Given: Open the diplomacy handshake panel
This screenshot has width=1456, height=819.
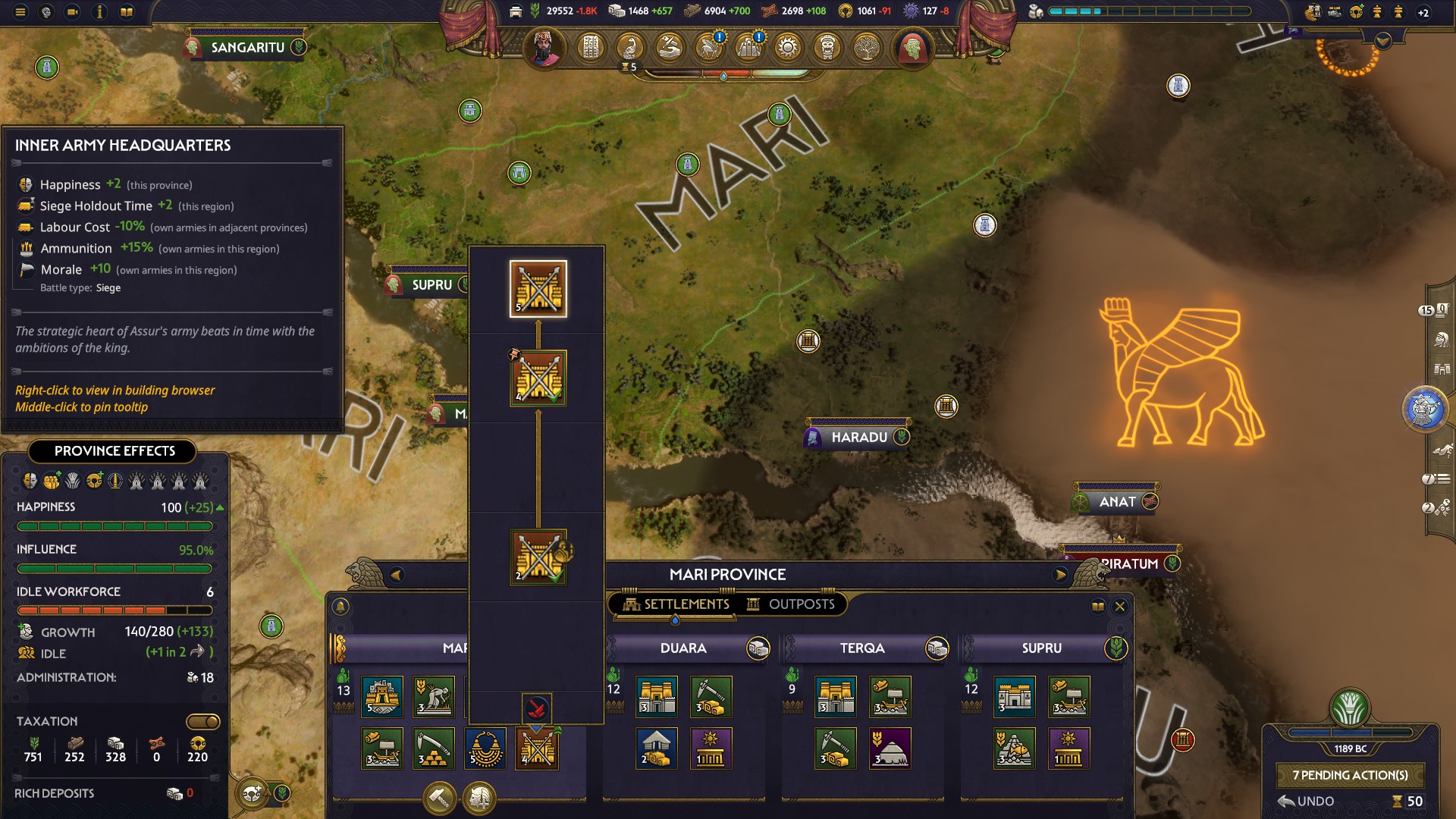Looking at the screenshot, I should 670,48.
